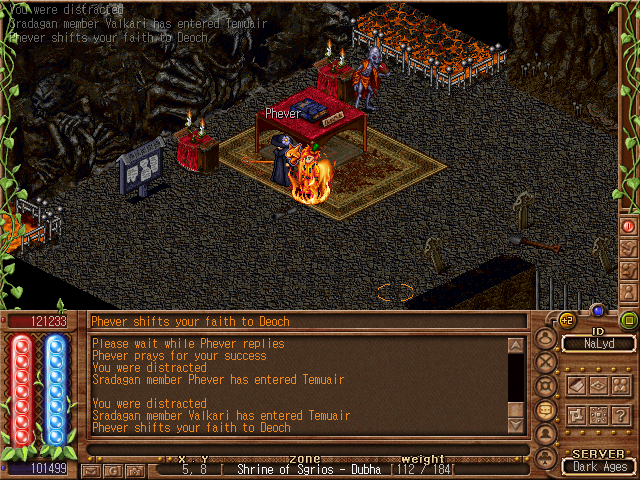
Task: Select the NaLyd ID name field
Action: 597,344
